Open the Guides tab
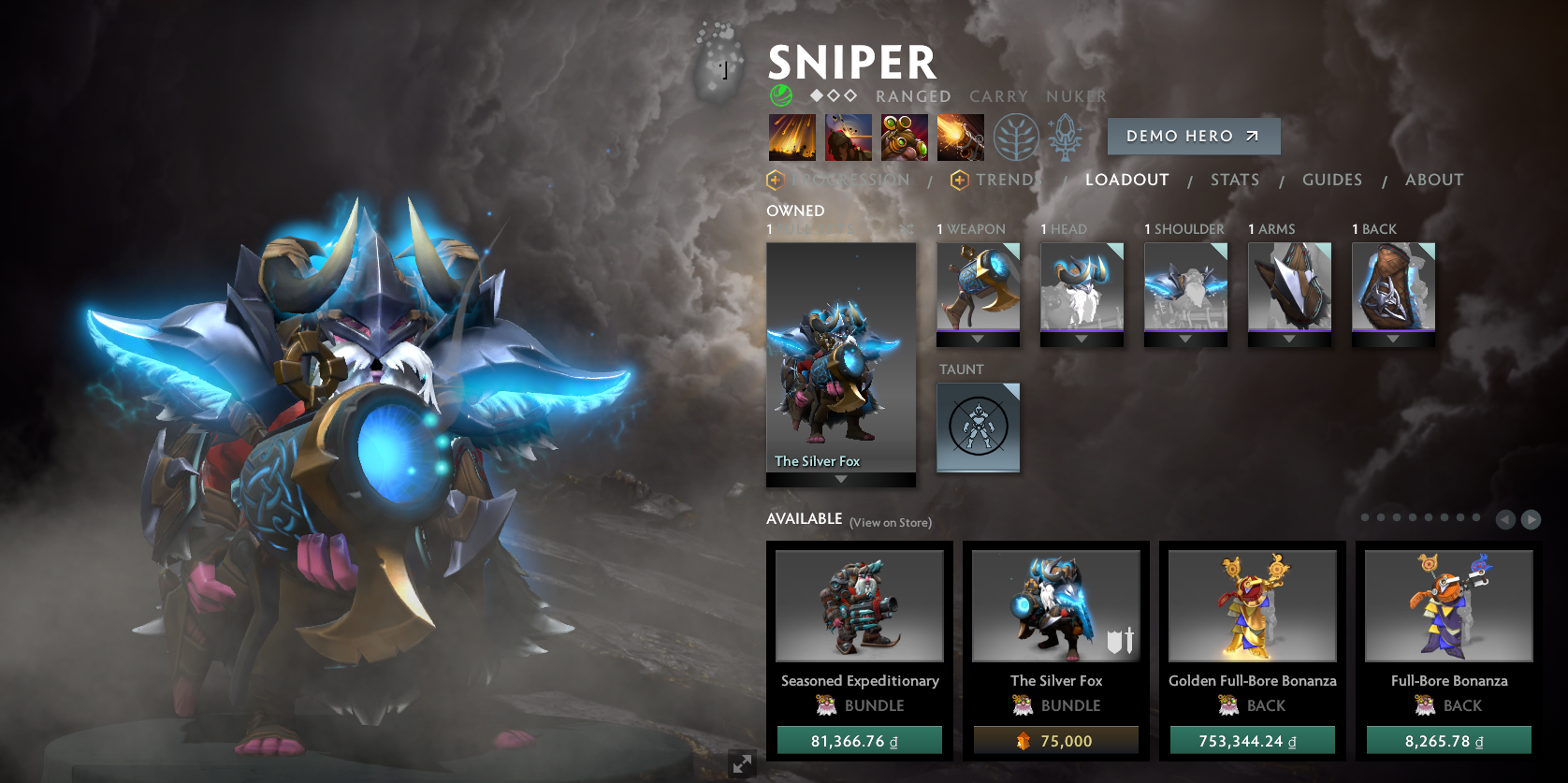This screenshot has width=1568, height=783. [1331, 180]
